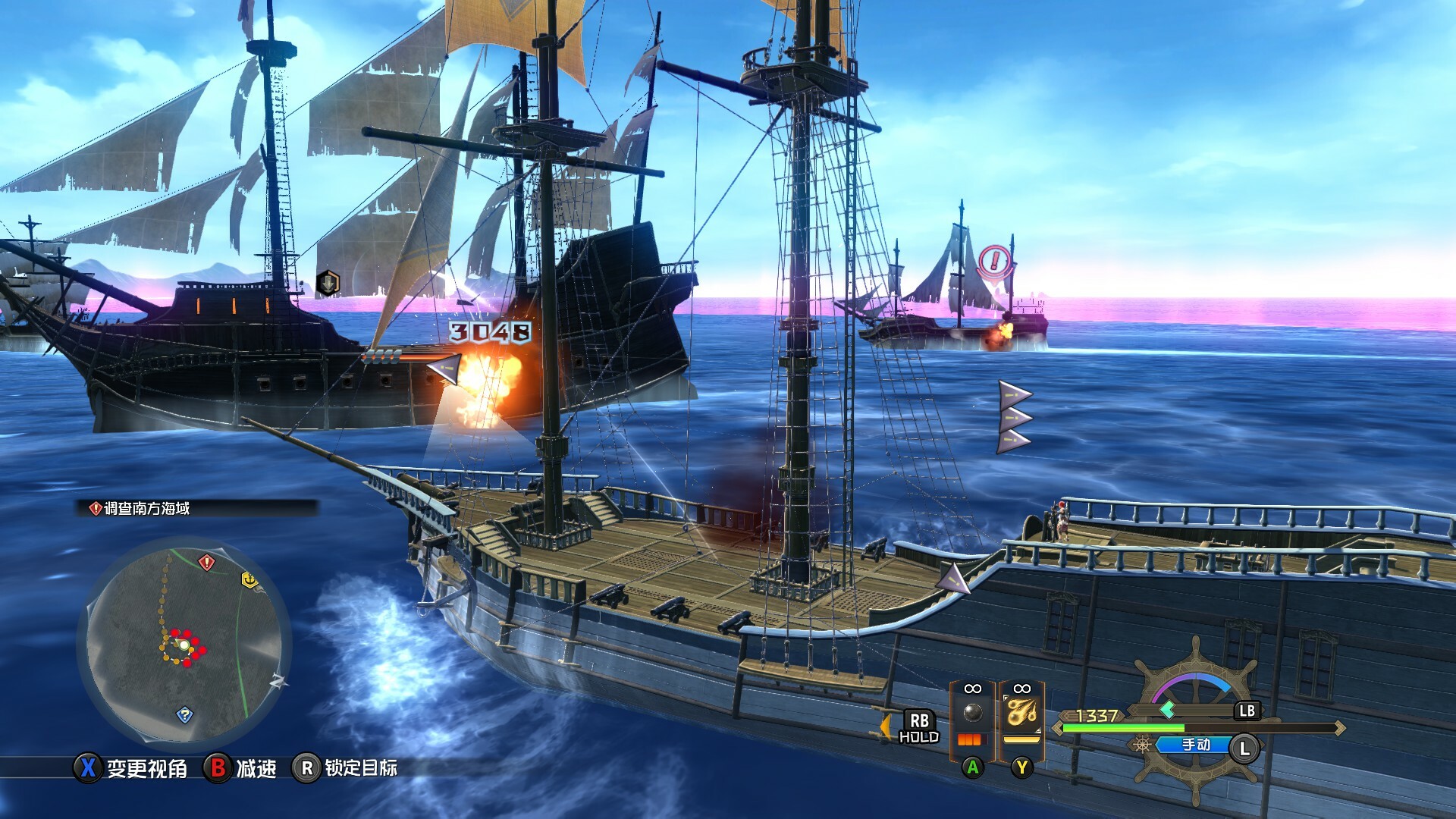Viewport: 1456px width, 819px height.
Task: Select the fire shot icon above Y
Action: tap(1022, 713)
